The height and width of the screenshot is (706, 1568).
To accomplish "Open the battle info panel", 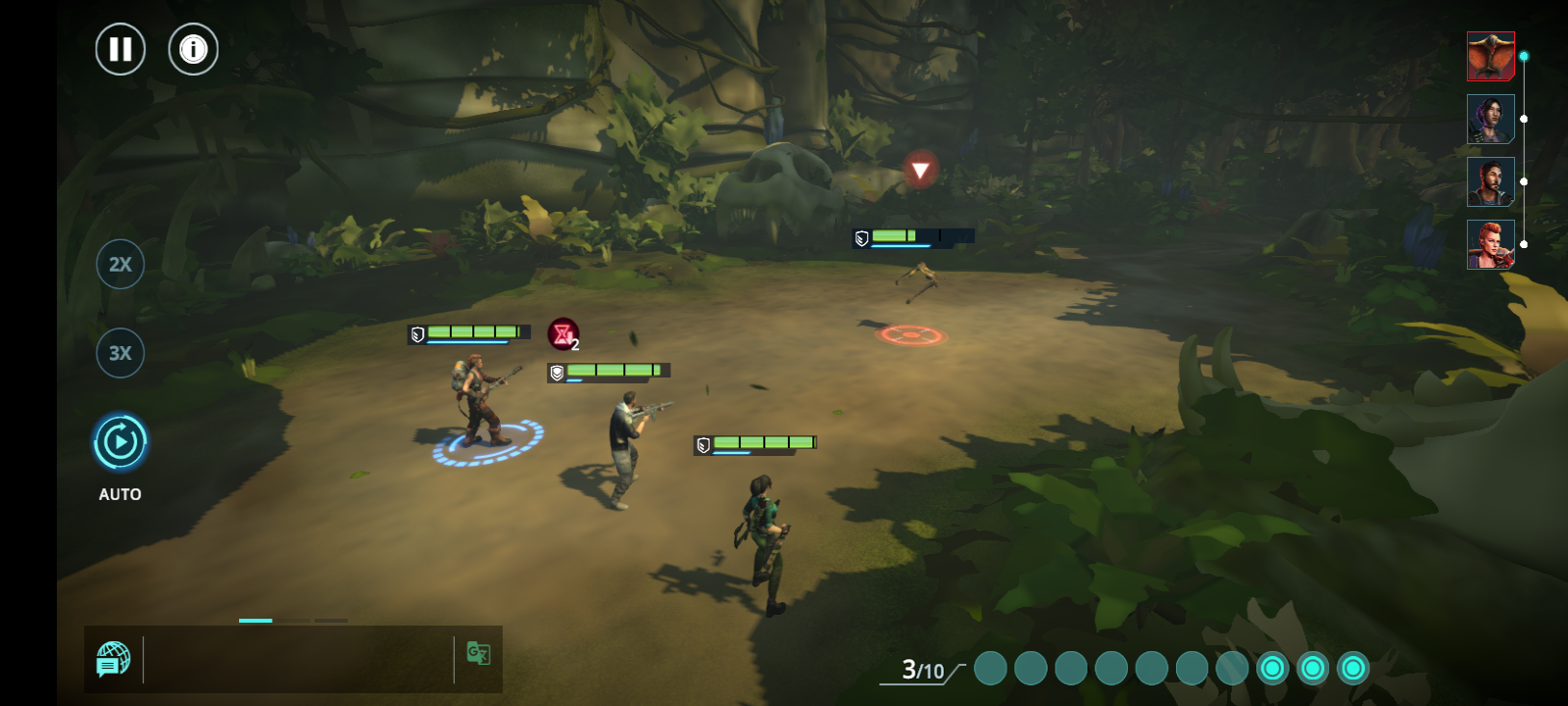I will pyautogui.click(x=193, y=49).
